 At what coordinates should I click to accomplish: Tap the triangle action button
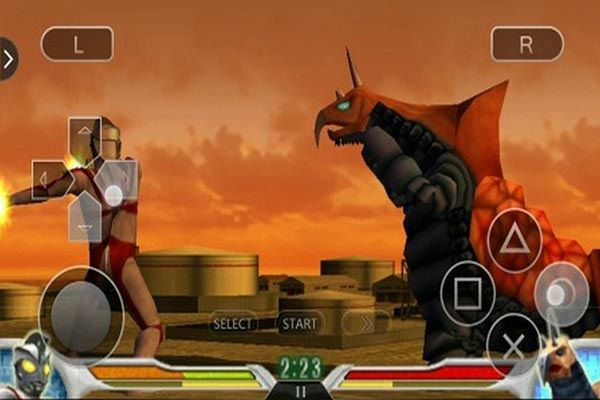click(x=514, y=242)
